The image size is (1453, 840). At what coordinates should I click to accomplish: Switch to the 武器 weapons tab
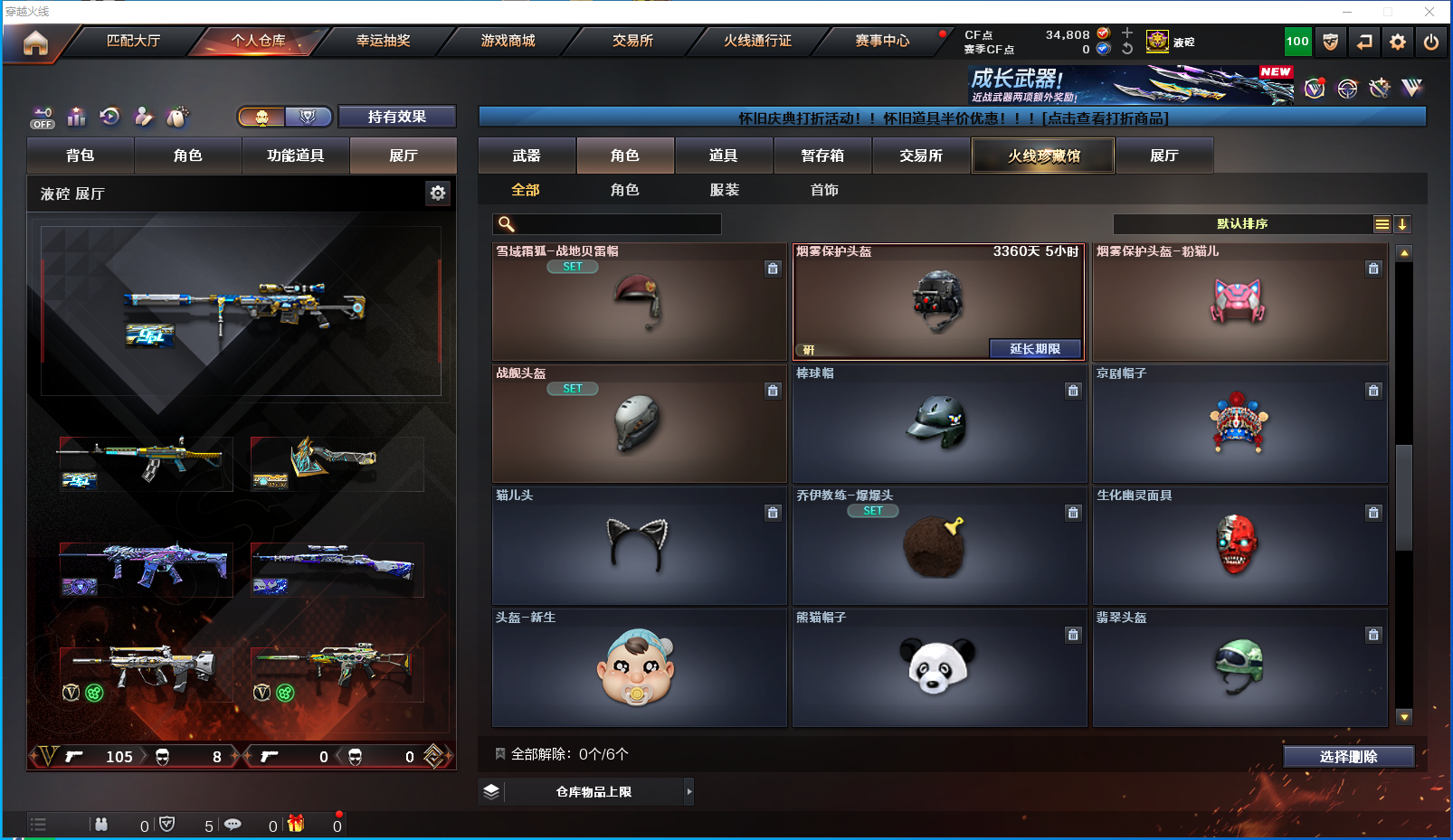[527, 156]
